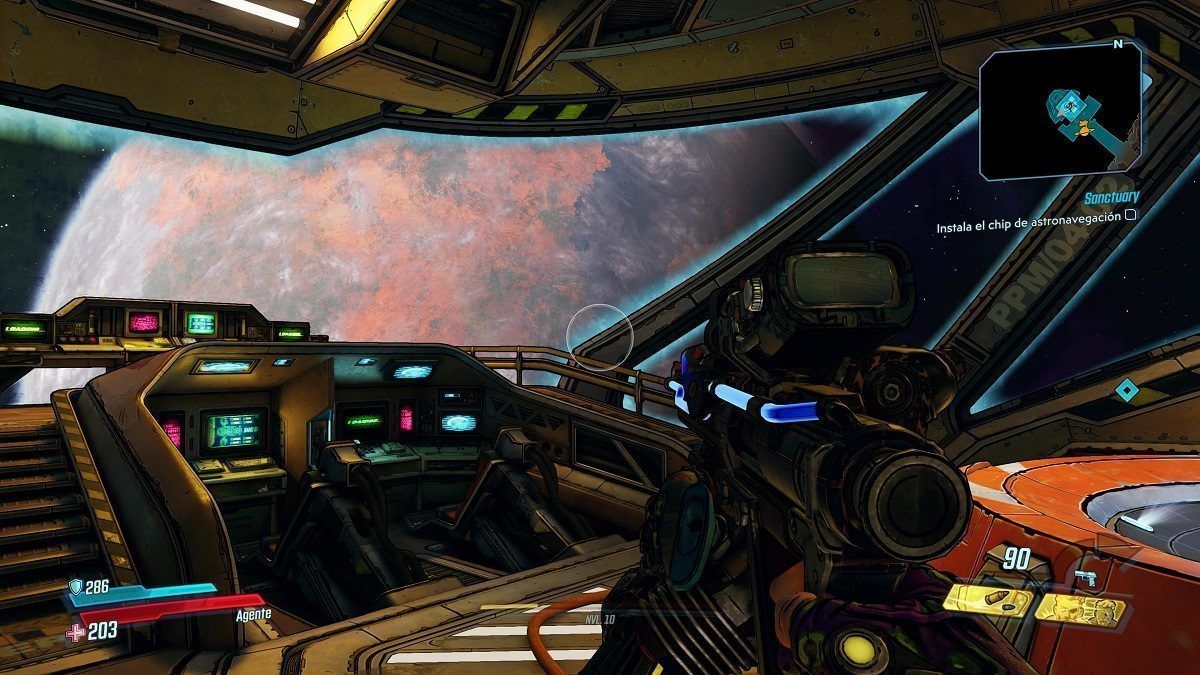Select the diamond objective waypoint marker
Screen dimensions: 1200x675
(1127, 390)
